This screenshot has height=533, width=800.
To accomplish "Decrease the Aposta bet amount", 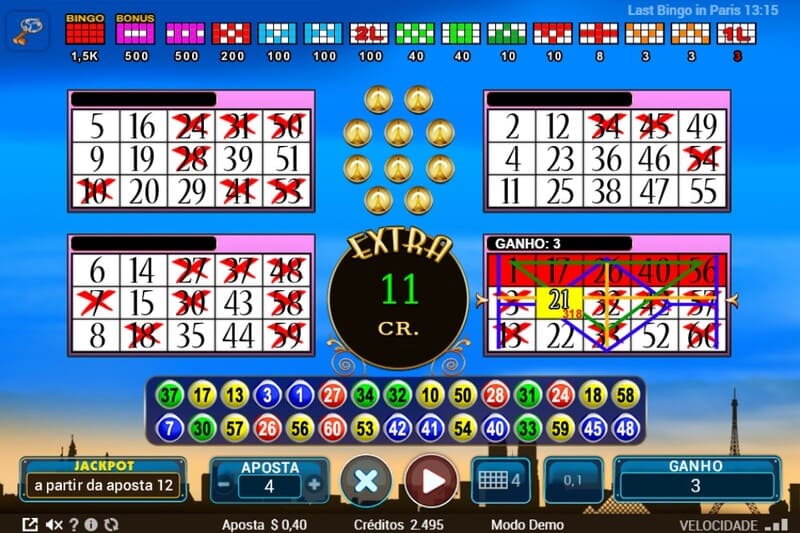I will pyautogui.click(x=226, y=485).
